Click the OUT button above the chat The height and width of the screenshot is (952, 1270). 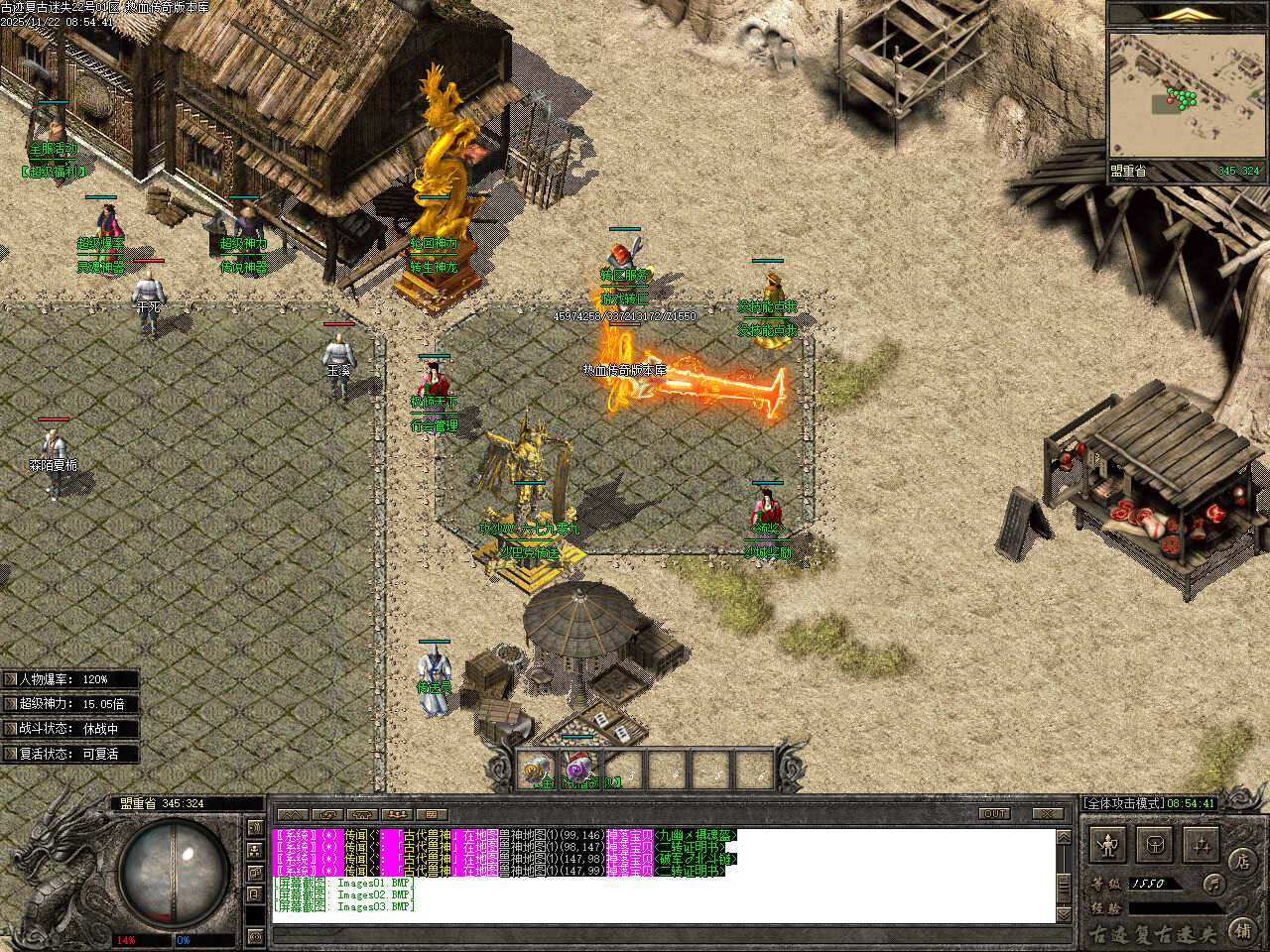coord(993,813)
